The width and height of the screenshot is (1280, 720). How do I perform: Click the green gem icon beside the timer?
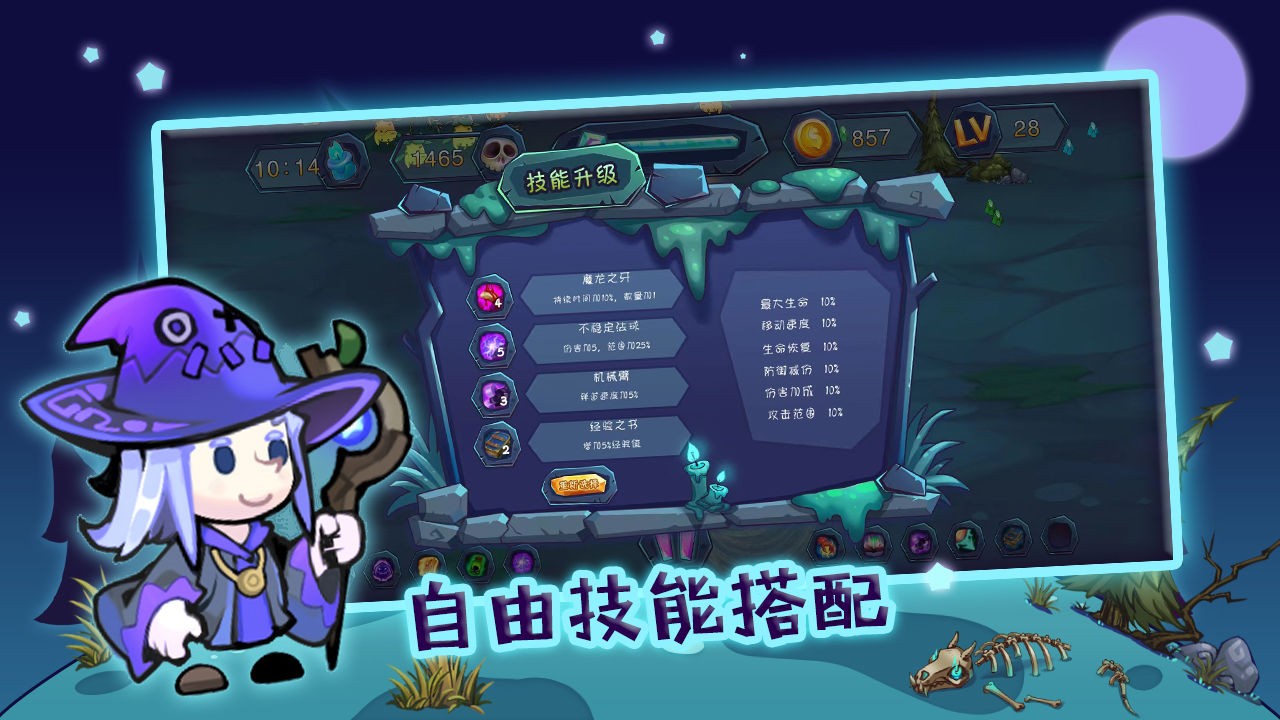coord(340,160)
